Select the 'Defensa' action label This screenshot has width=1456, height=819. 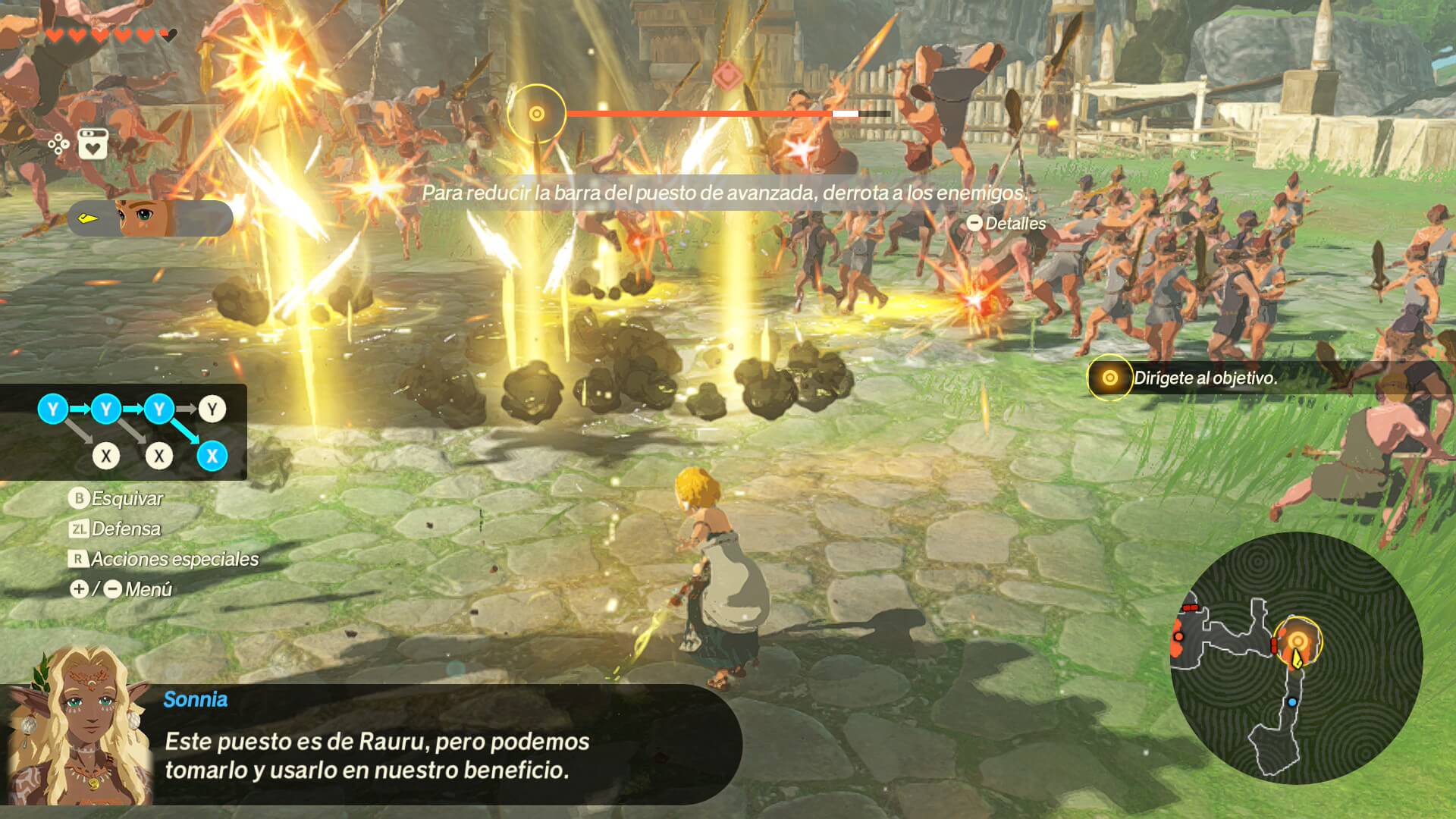pyautogui.click(x=115, y=529)
